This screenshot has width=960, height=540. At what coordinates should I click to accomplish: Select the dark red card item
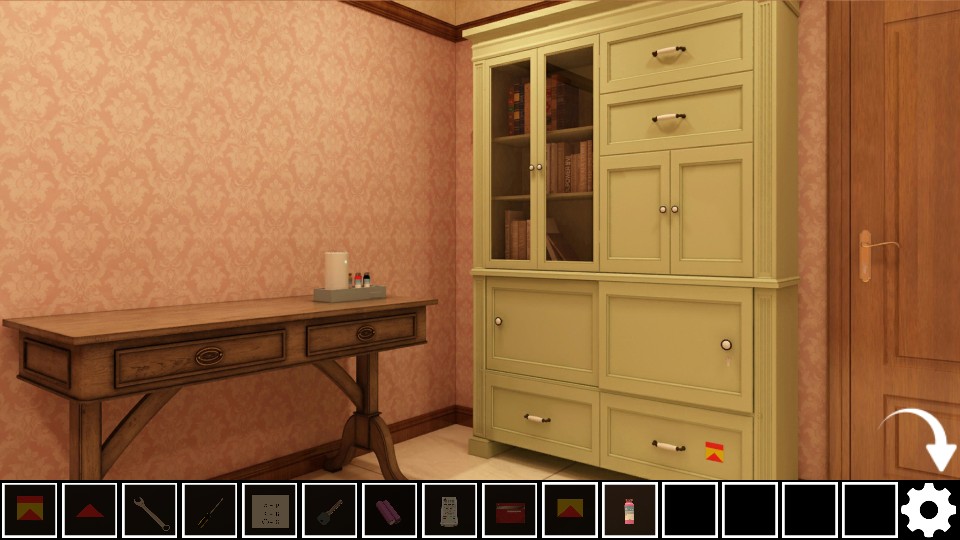(x=510, y=510)
